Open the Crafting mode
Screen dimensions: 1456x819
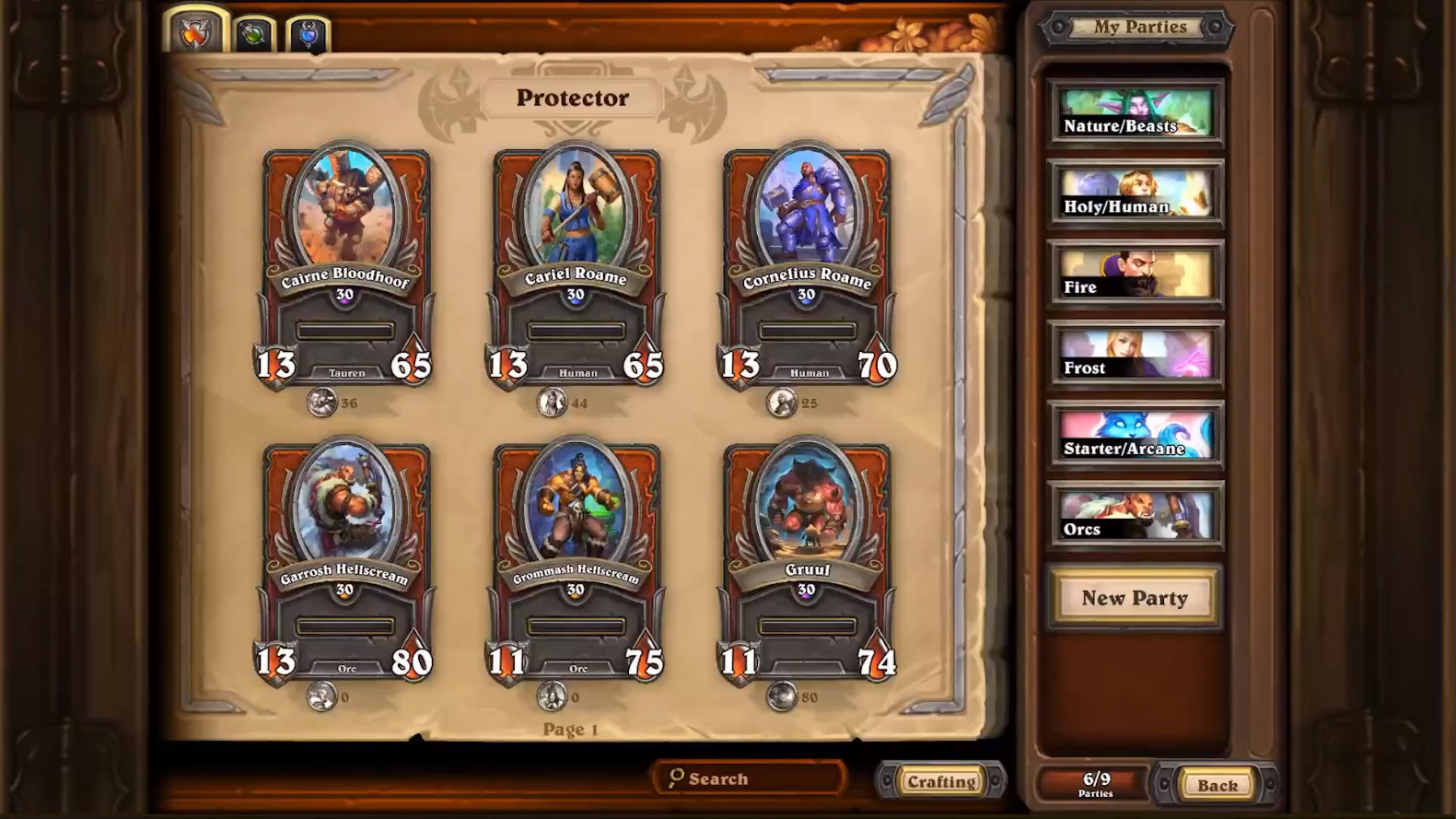[x=940, y=781]
